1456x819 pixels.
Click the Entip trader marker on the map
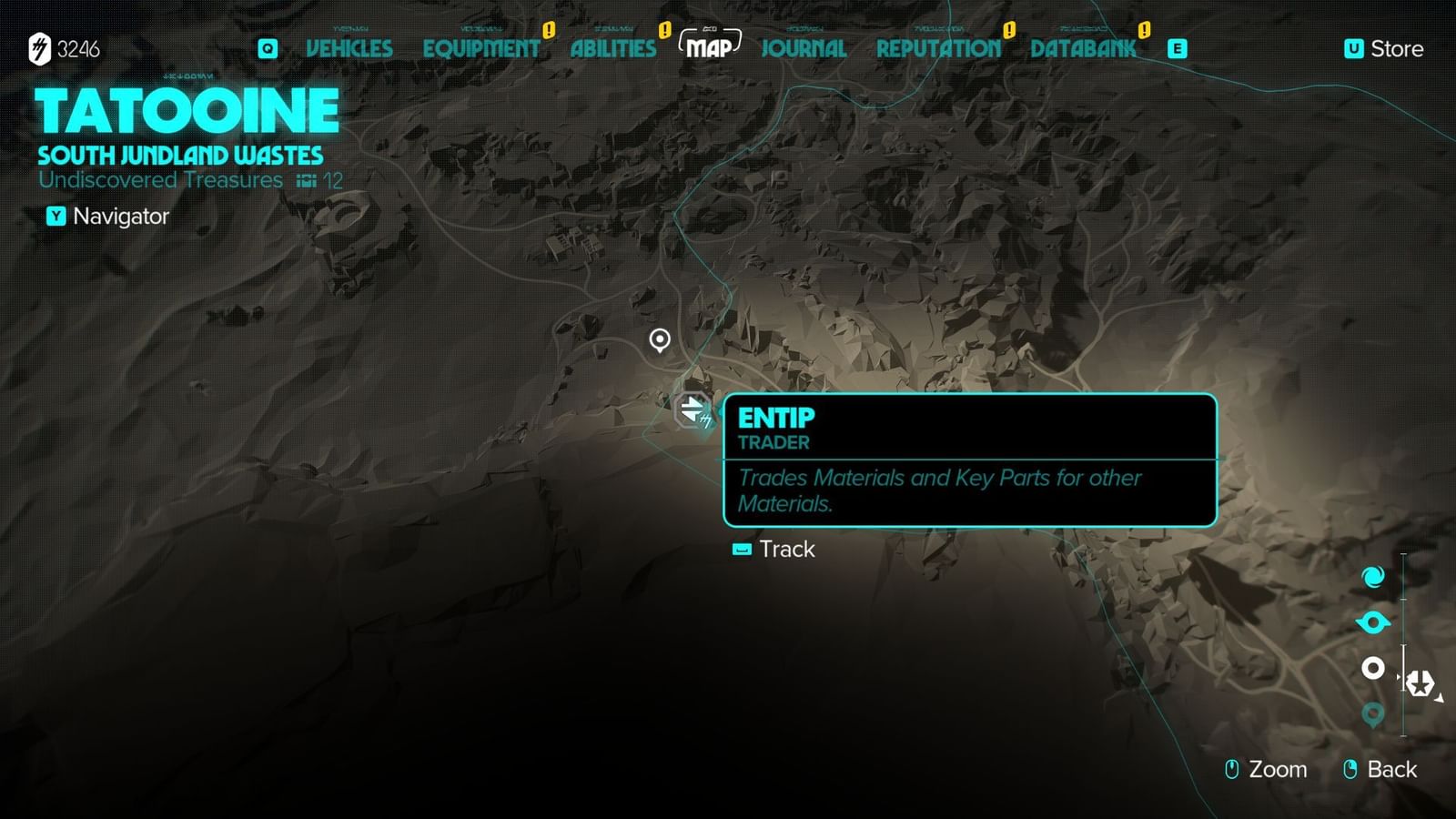click(690, 411)
